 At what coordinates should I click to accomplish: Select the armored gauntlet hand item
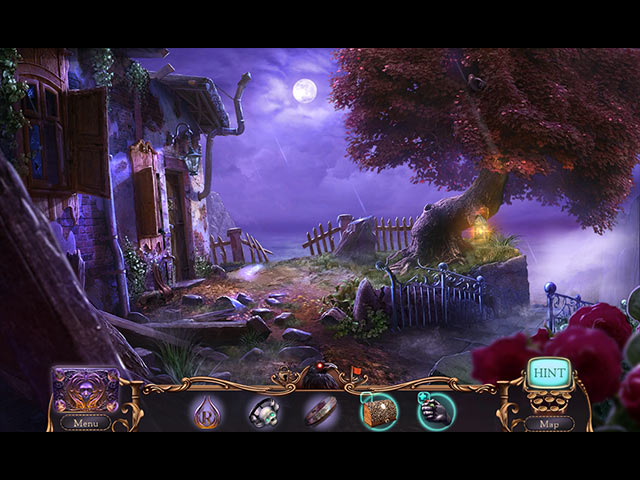click(436, 410)
